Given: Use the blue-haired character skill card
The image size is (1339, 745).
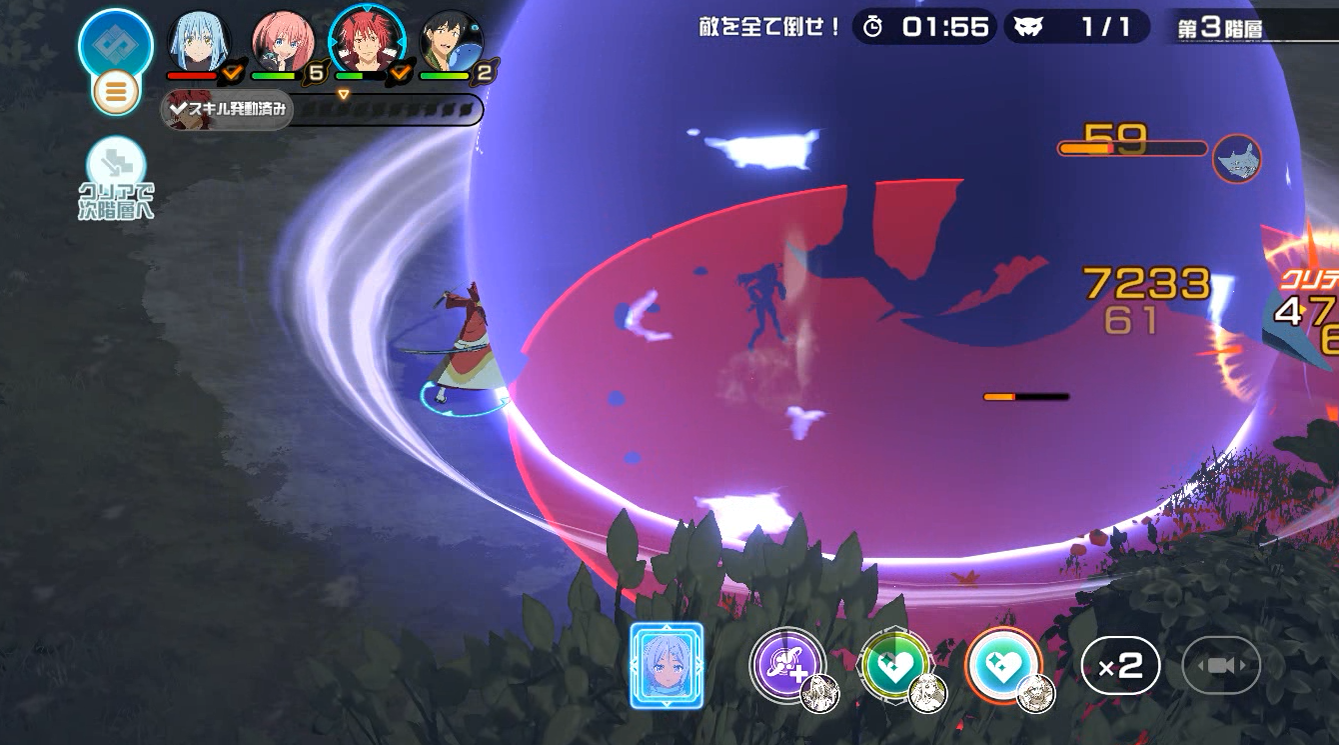Looking at the screenshot, I should click(666, 665).
